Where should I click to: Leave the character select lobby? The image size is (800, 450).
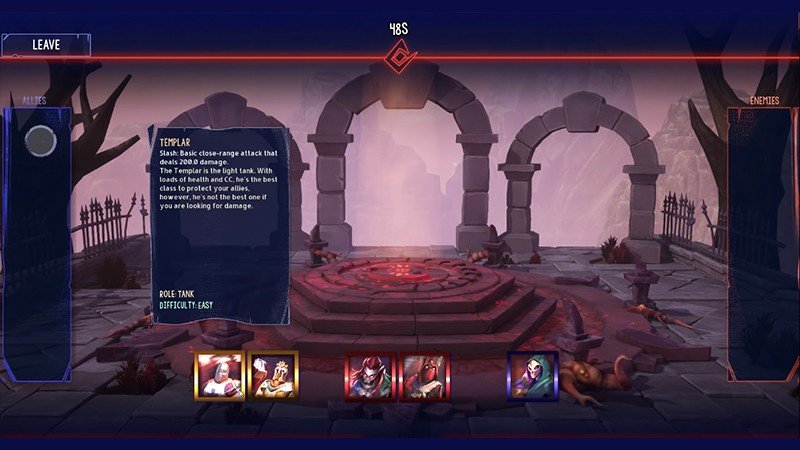(x=46, y=45)
